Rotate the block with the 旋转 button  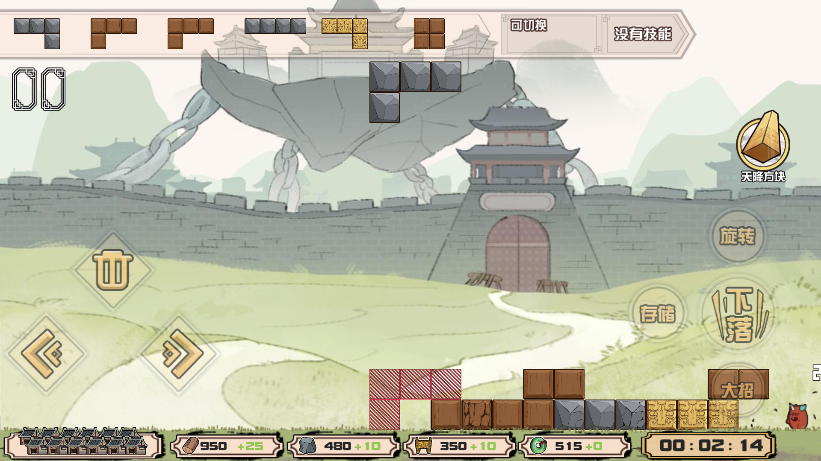[x=738, y=237]
